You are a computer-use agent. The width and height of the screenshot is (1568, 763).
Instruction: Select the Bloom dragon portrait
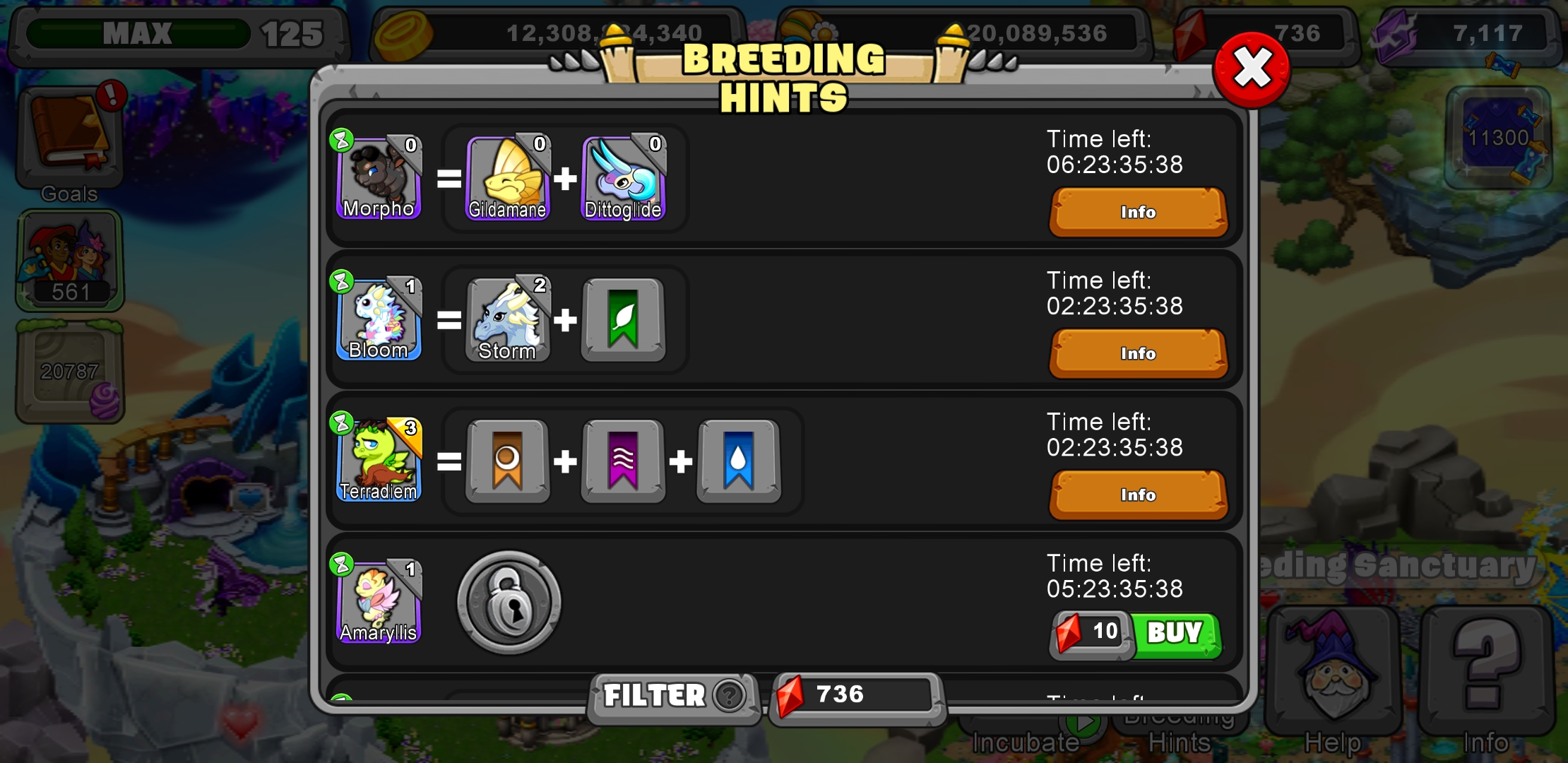379,319
